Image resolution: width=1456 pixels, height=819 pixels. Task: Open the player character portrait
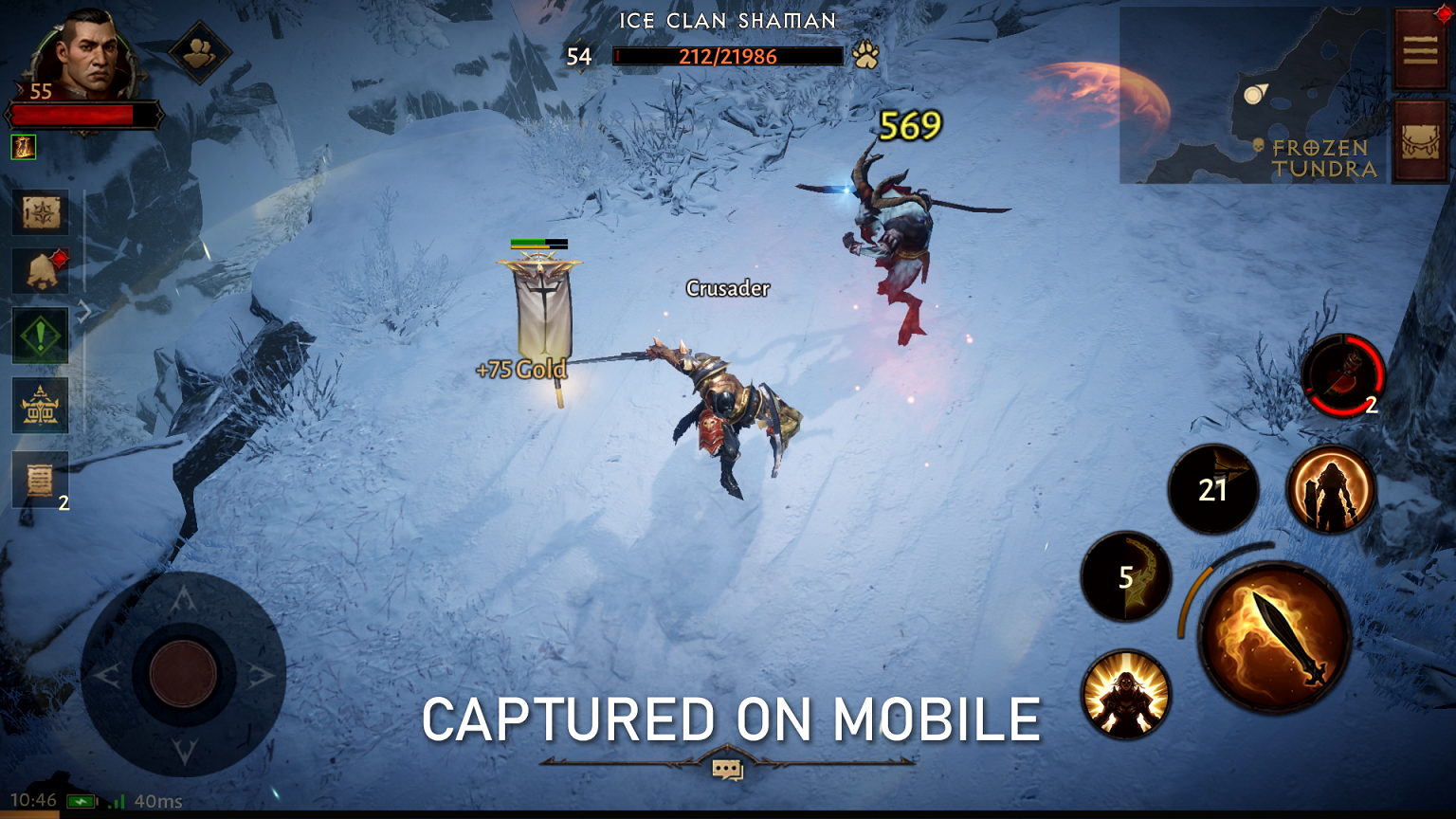85,57
